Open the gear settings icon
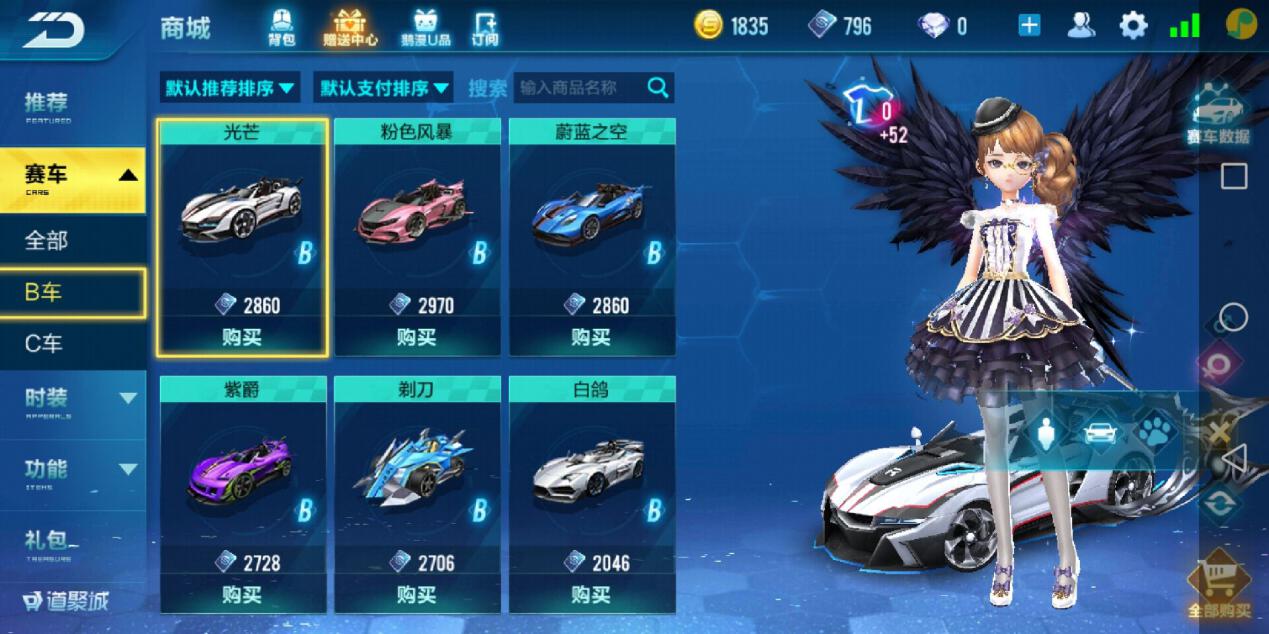The width and height of the screenshot is (1269, 634). point(1133,26)
